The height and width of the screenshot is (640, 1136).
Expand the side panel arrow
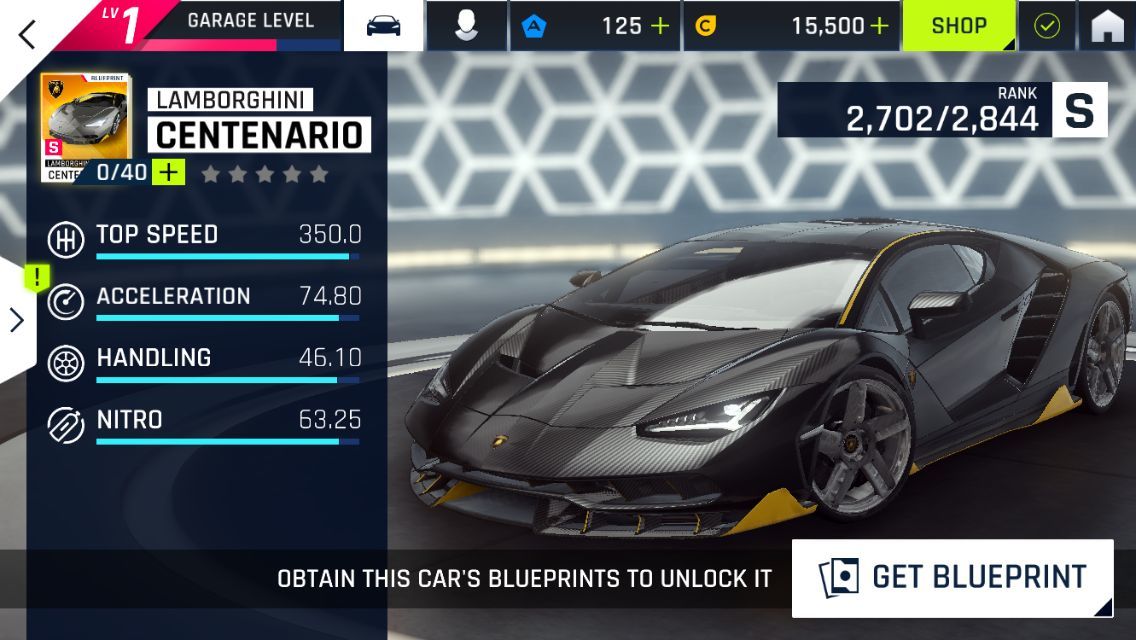(x=17, y=319)
